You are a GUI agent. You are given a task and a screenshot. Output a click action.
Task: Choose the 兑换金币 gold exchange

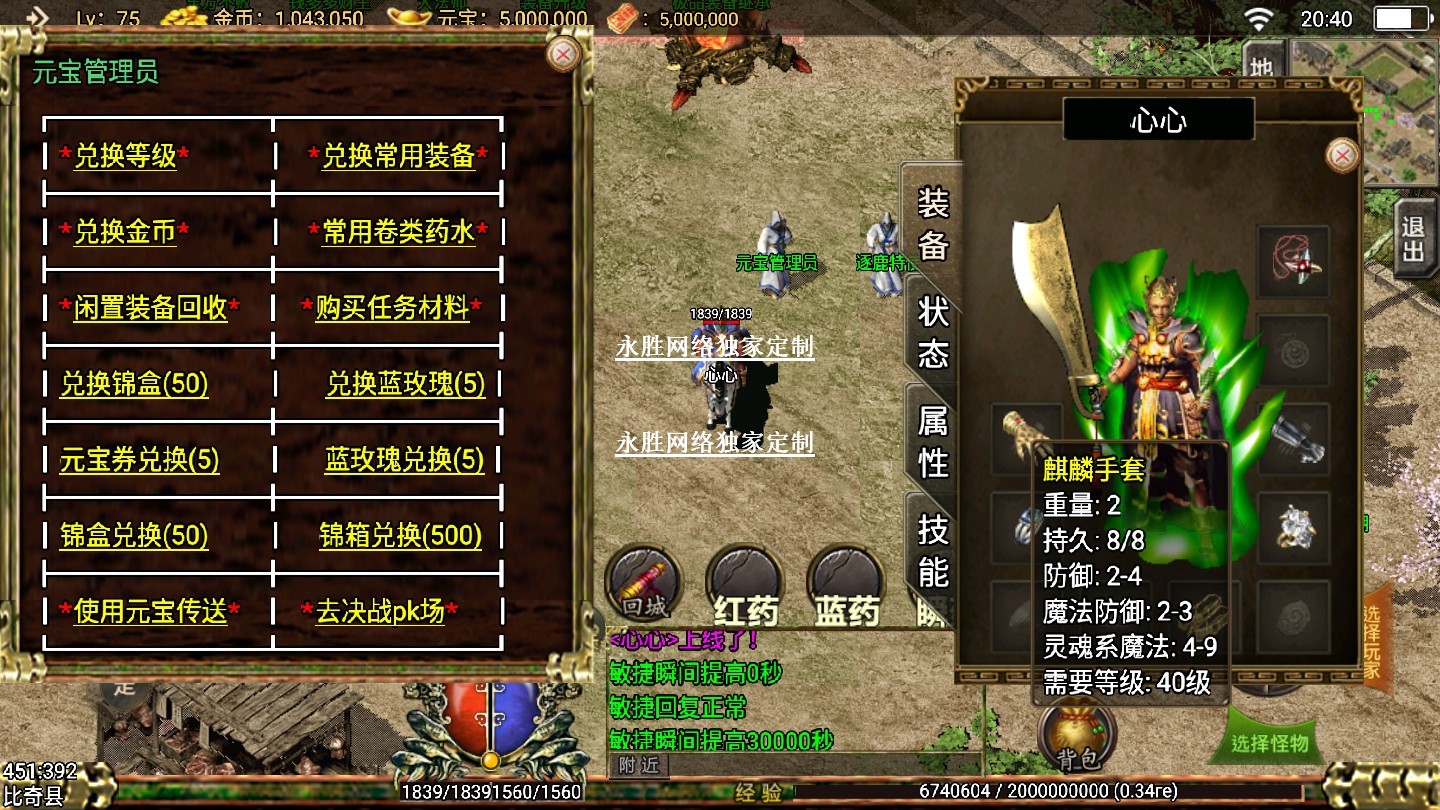tap(125, 232)
